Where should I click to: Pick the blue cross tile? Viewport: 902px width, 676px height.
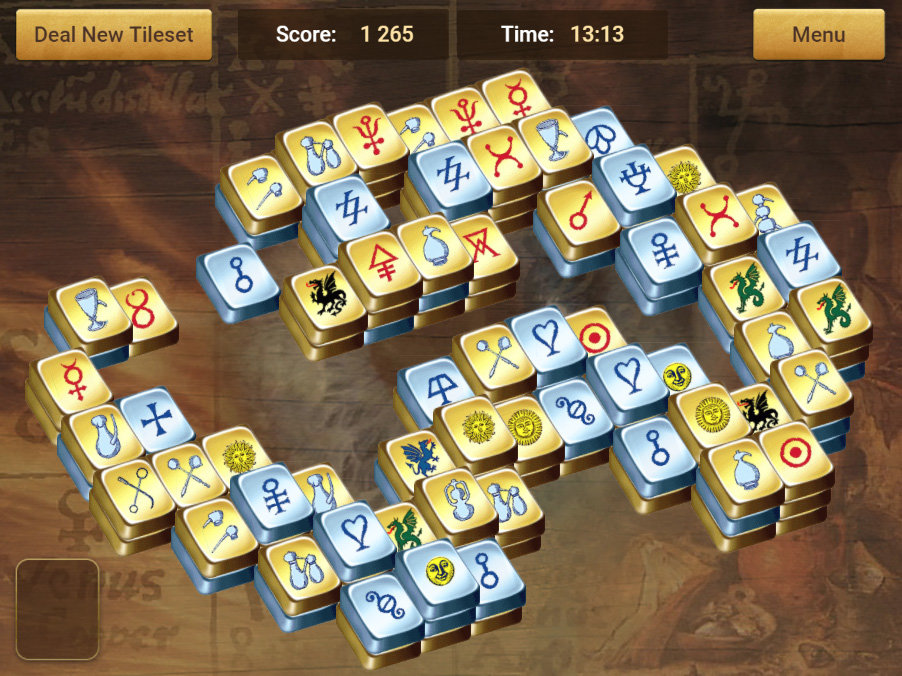pos(156,417)
